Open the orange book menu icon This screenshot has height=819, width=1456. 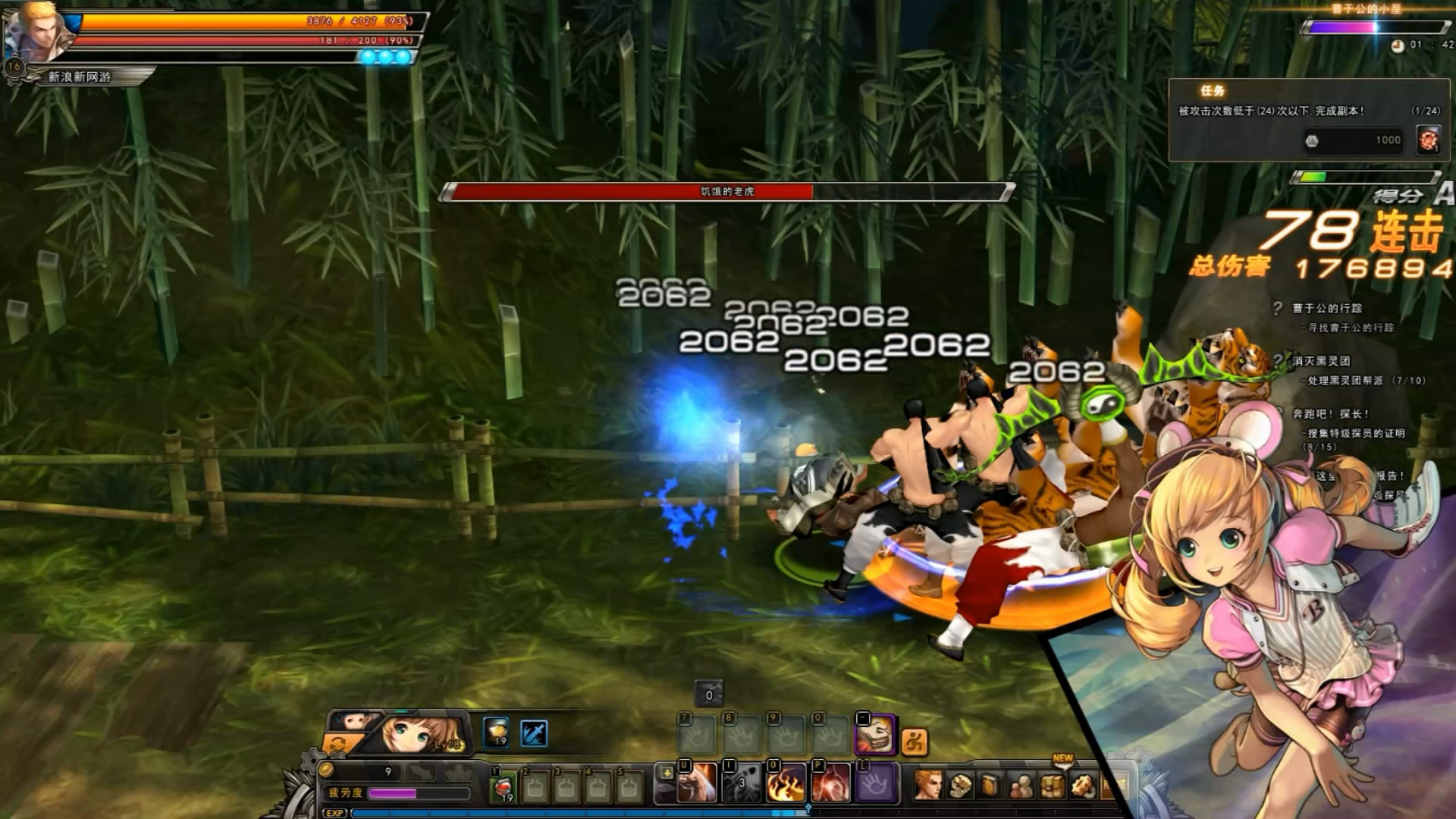click(991, 786)
